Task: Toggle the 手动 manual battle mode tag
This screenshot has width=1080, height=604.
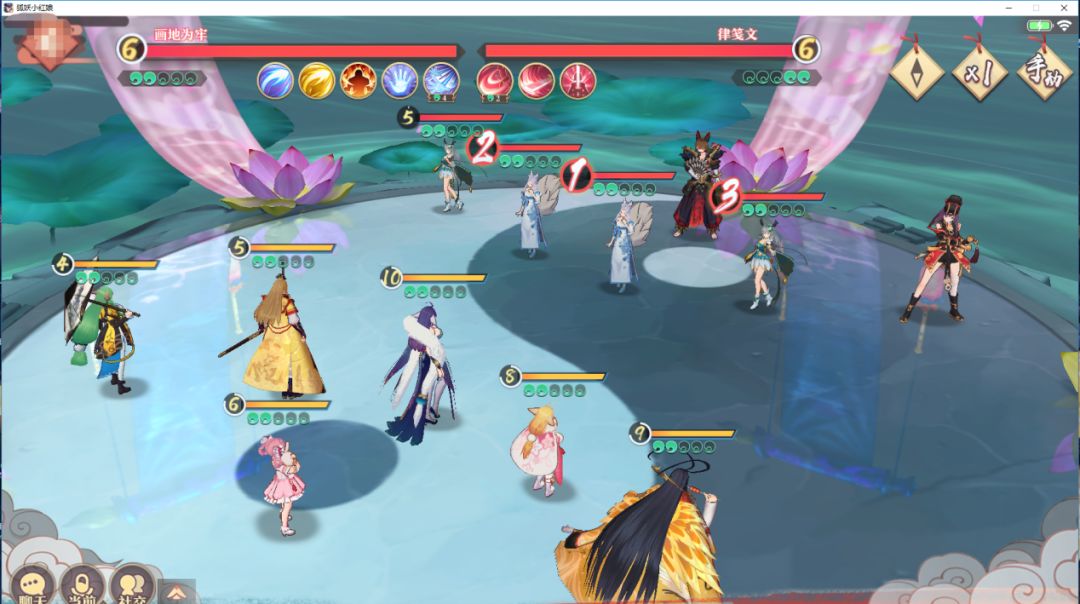Action: (1045, 71)
